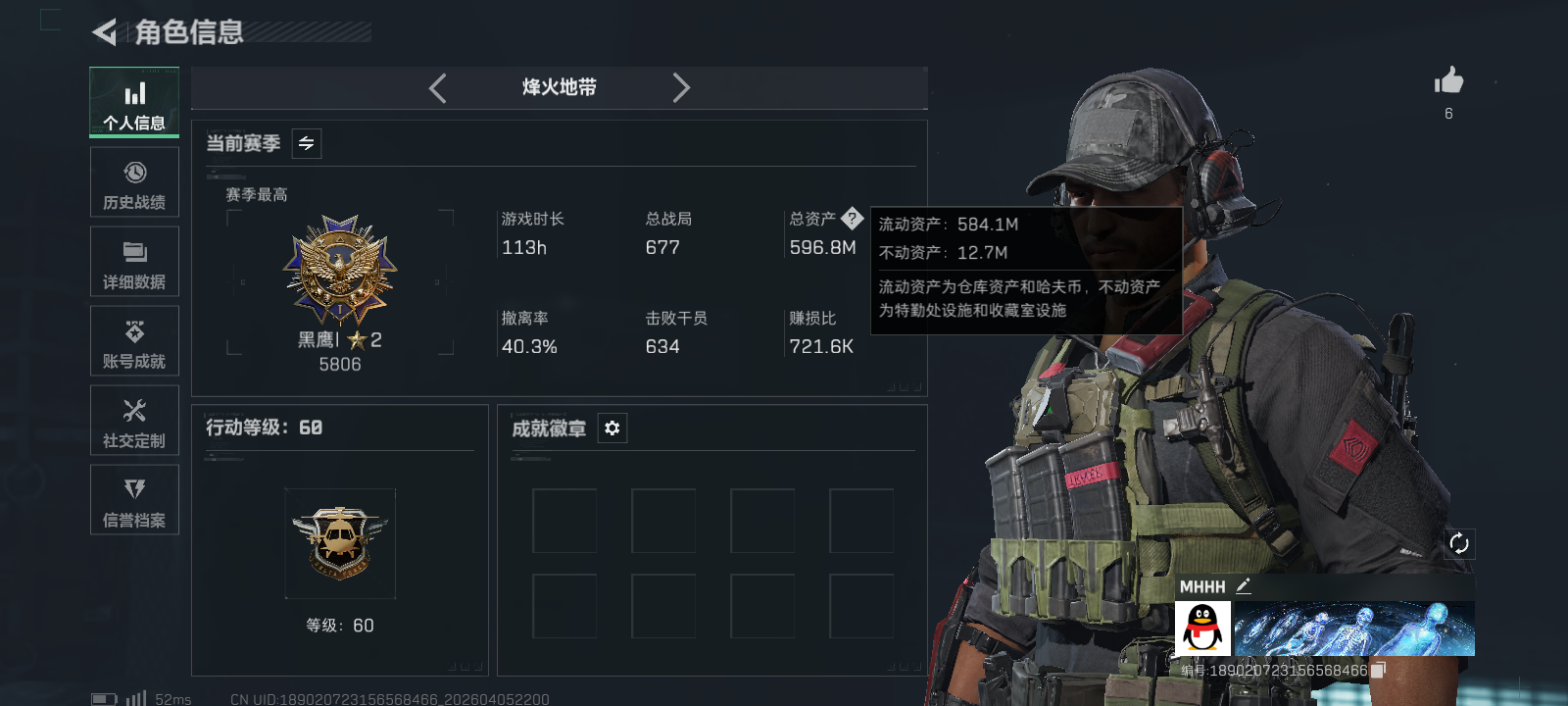Open 详细数据 from the sidebar
This screenshot has height=706, width=1568.
134,261
